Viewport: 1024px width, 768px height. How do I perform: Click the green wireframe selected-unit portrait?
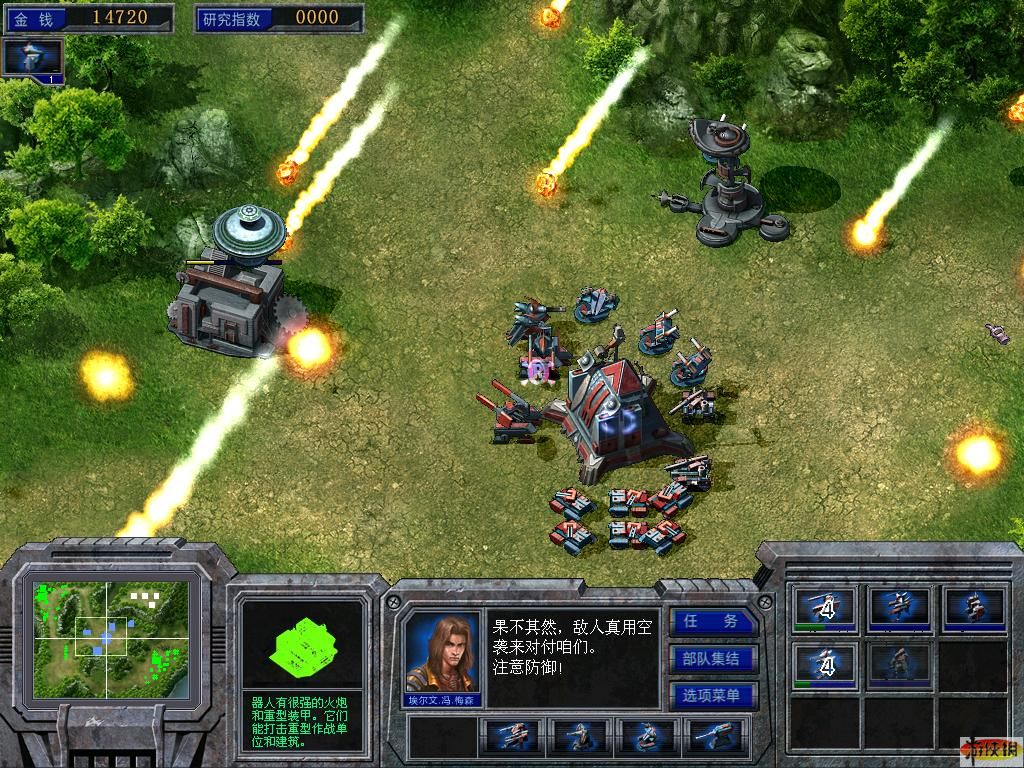(302, 645)
